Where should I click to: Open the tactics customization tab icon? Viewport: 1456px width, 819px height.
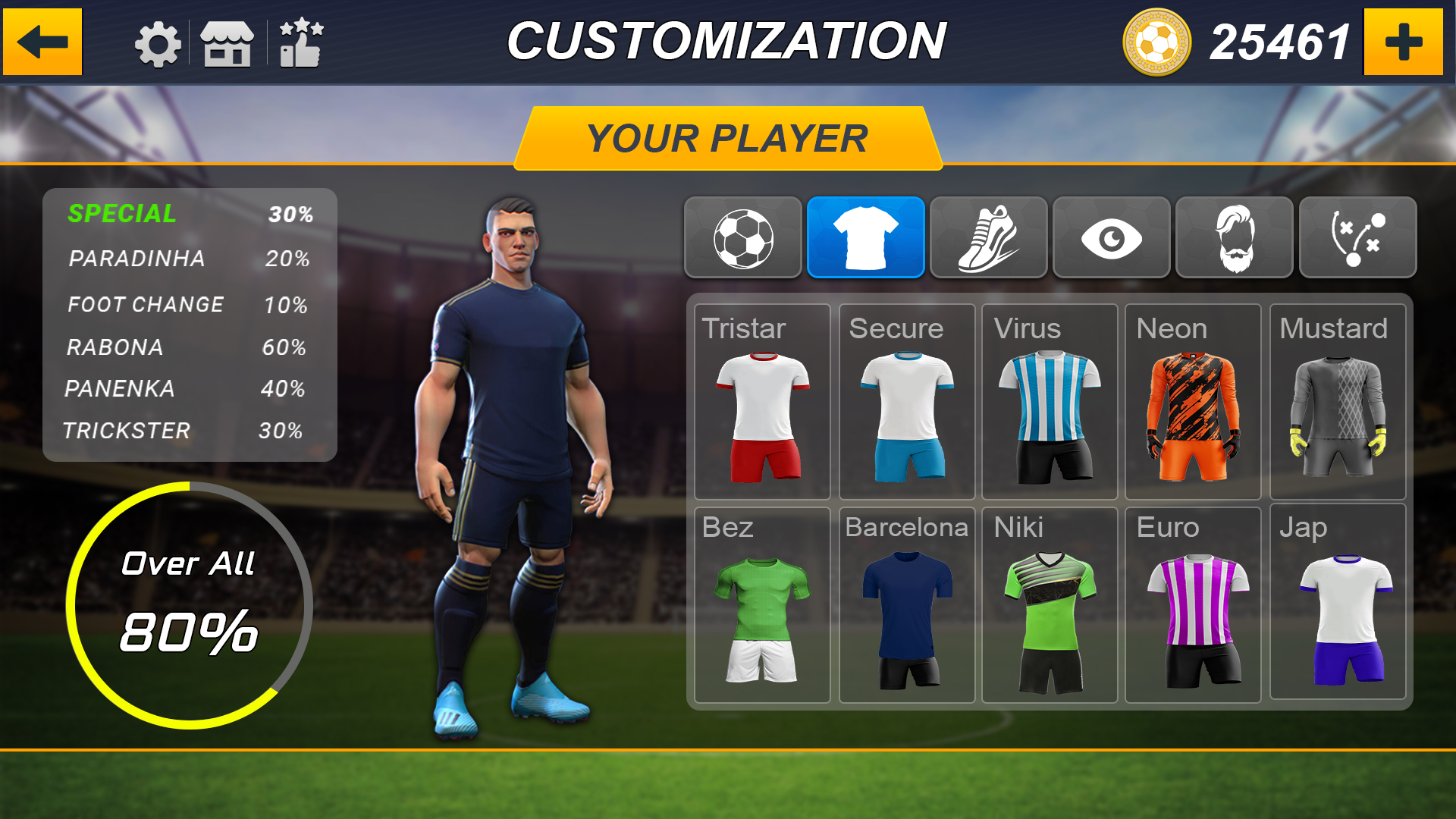[x=1357, y=237]
